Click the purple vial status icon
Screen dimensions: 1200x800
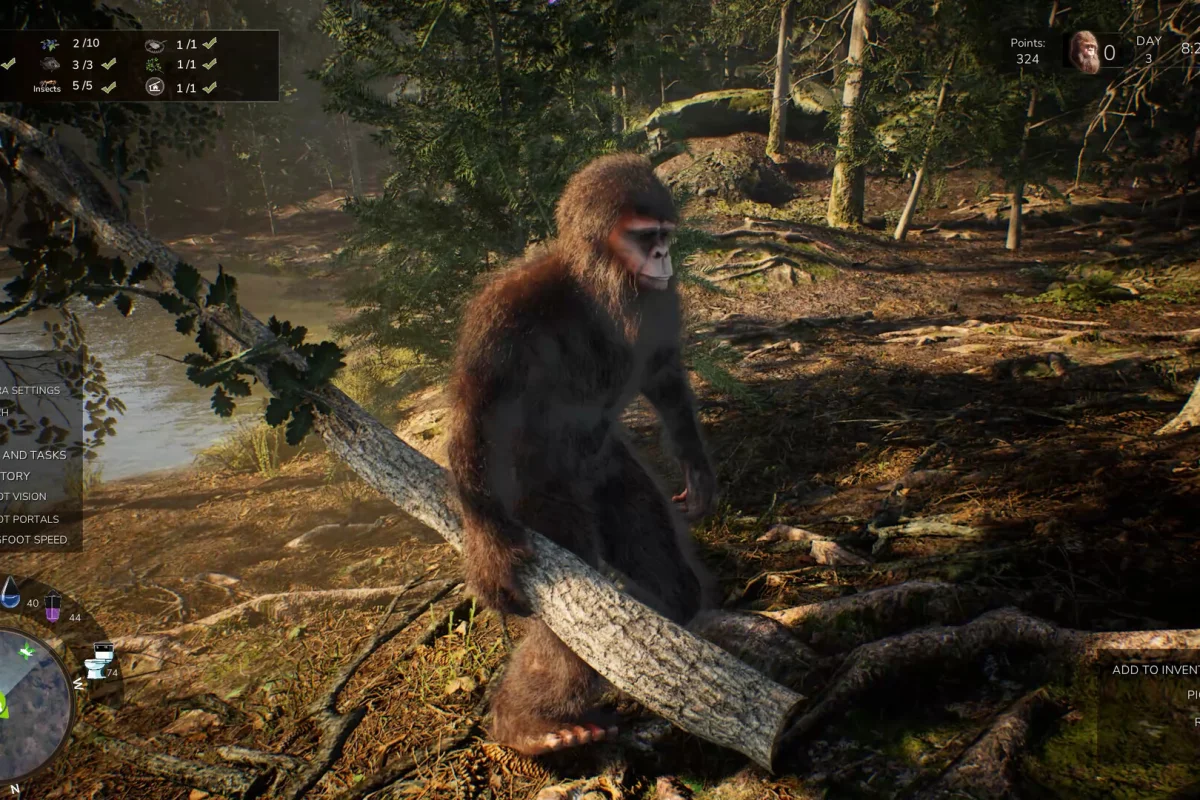52,606
